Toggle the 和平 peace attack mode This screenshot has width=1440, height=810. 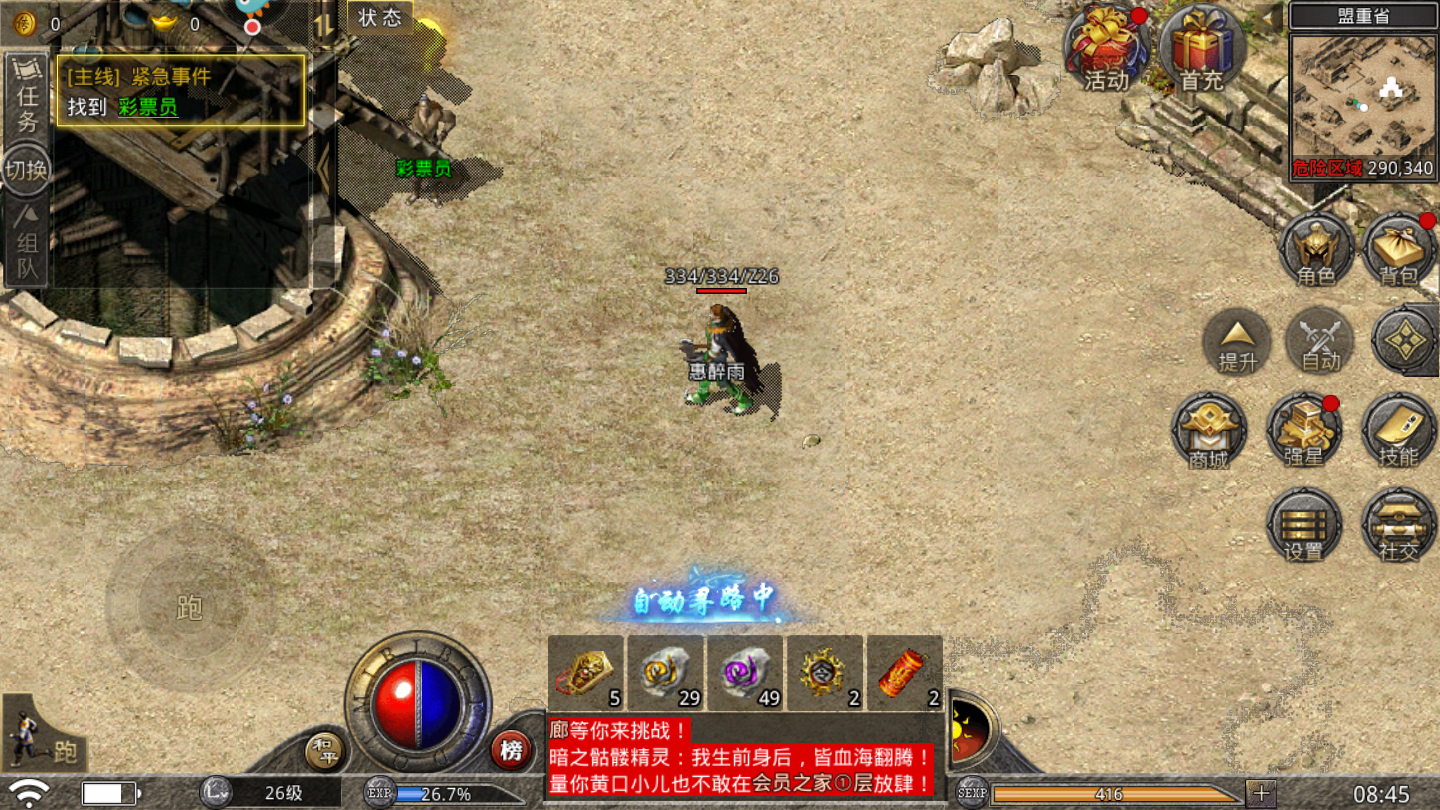(324, 750)
